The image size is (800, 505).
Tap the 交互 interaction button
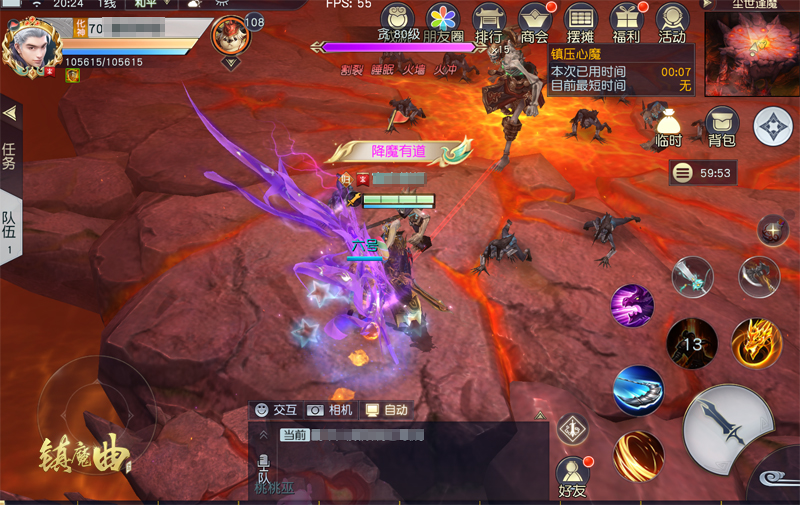point(276,410)
